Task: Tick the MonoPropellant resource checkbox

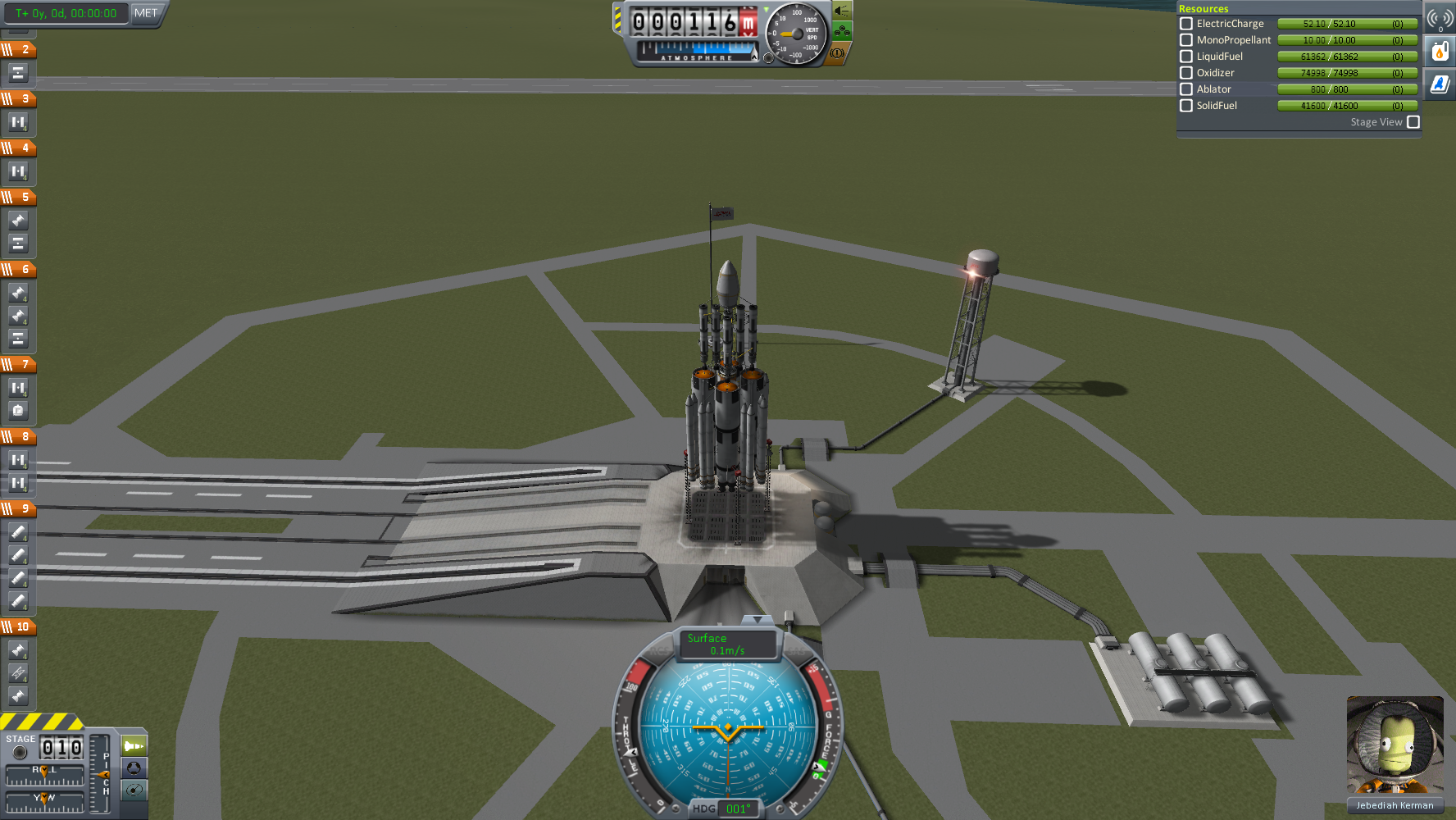Action: tap(1185, 40)
